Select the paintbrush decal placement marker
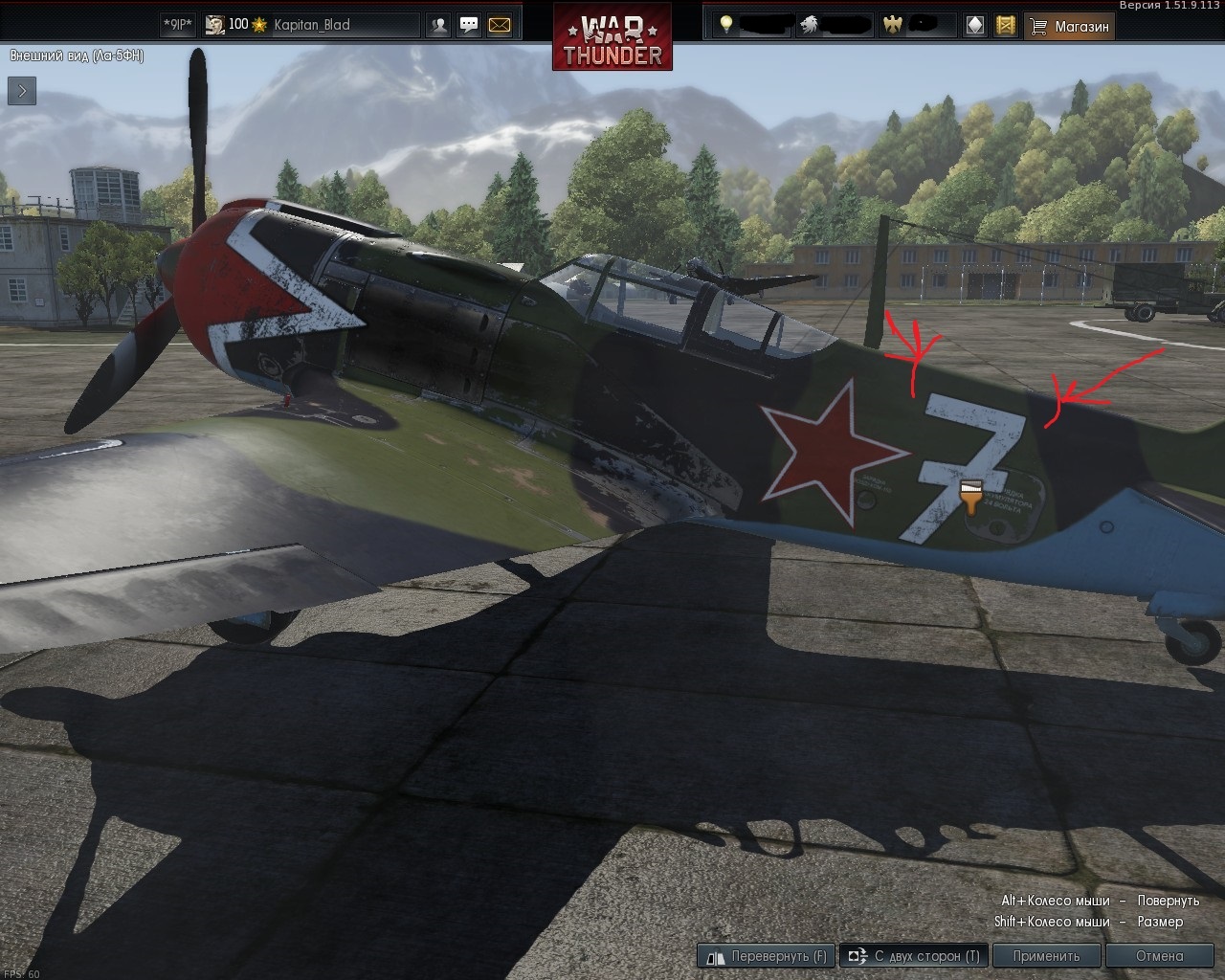This screenshot has height=980, width=1225. [x=971, y=496]
